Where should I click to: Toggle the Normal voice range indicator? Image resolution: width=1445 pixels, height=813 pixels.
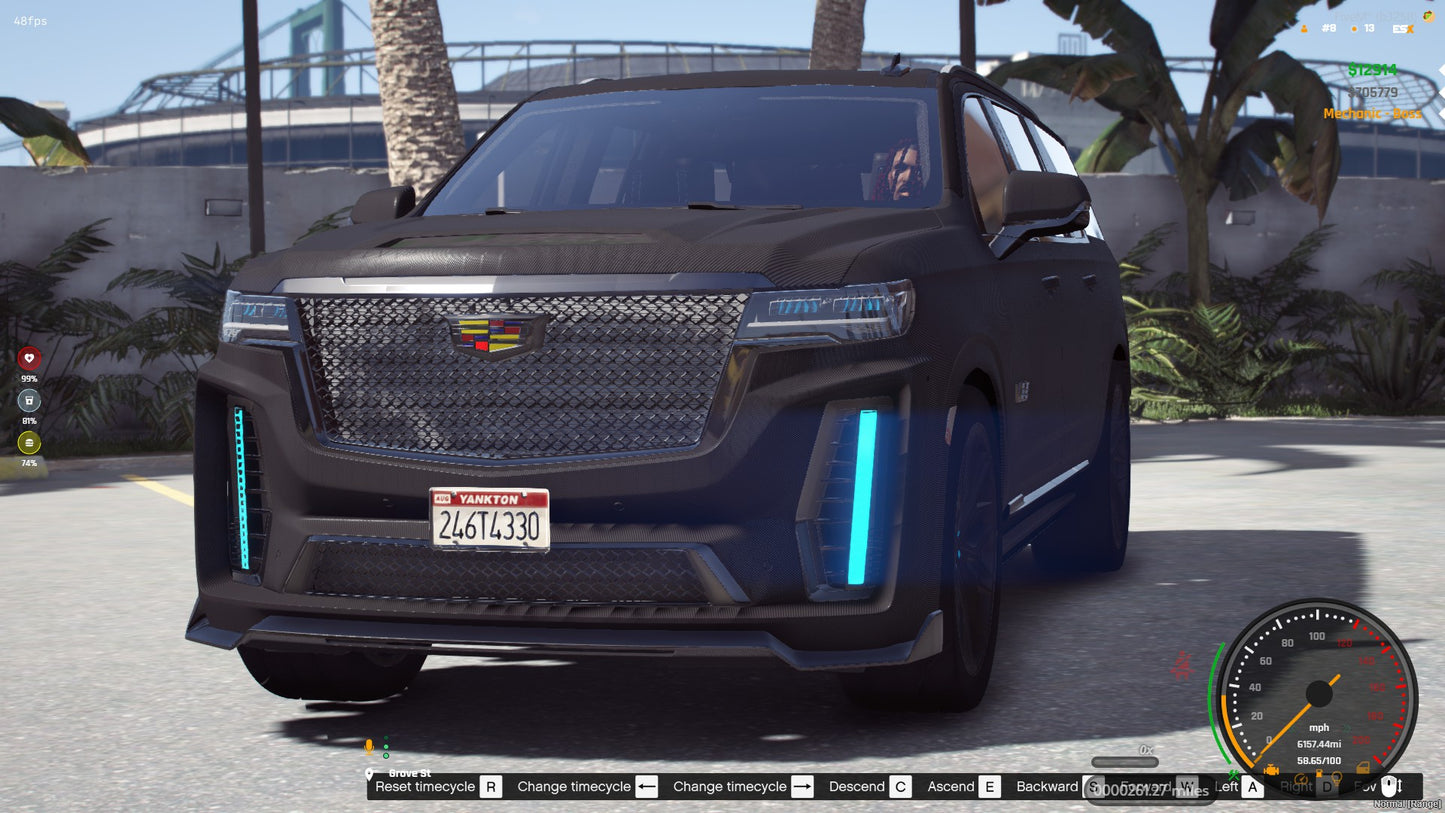point(1406,804)
